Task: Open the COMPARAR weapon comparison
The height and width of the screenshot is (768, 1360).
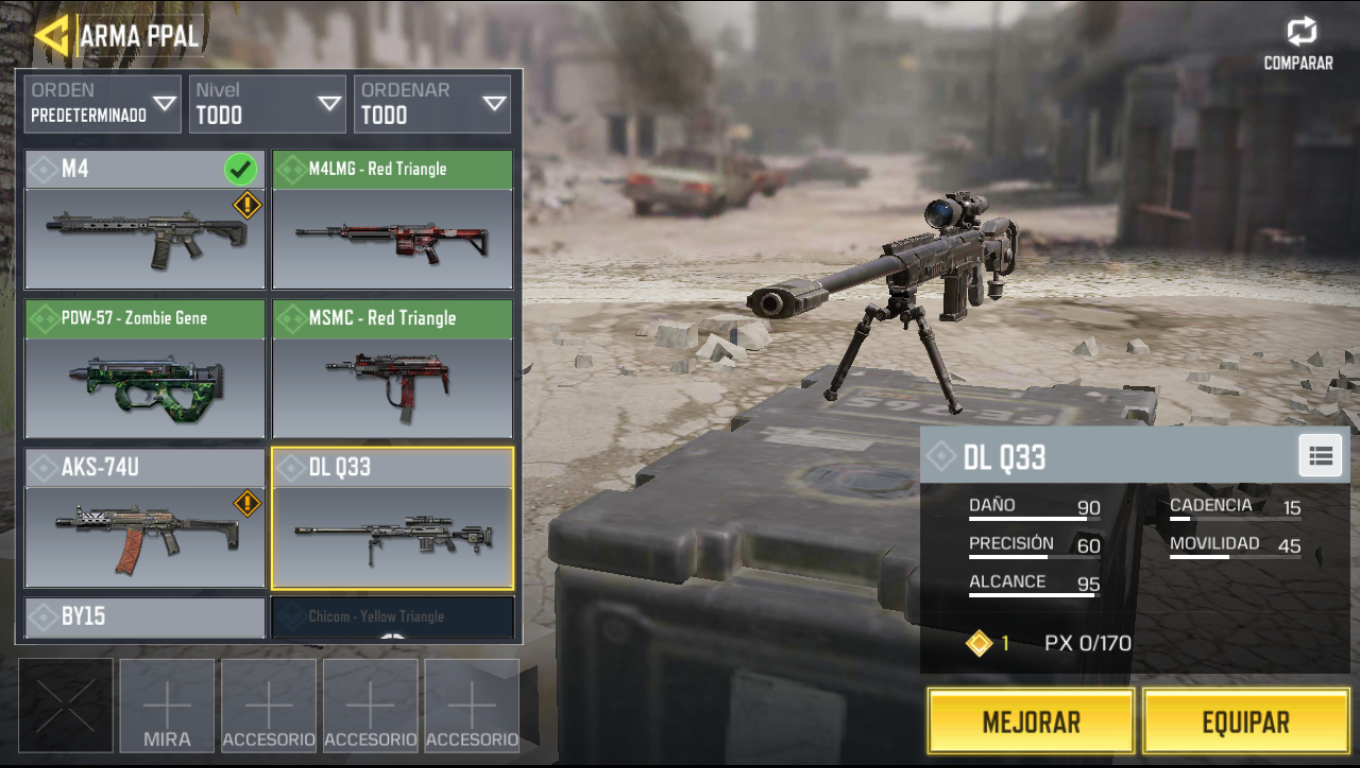Action: coord(1299,45)
